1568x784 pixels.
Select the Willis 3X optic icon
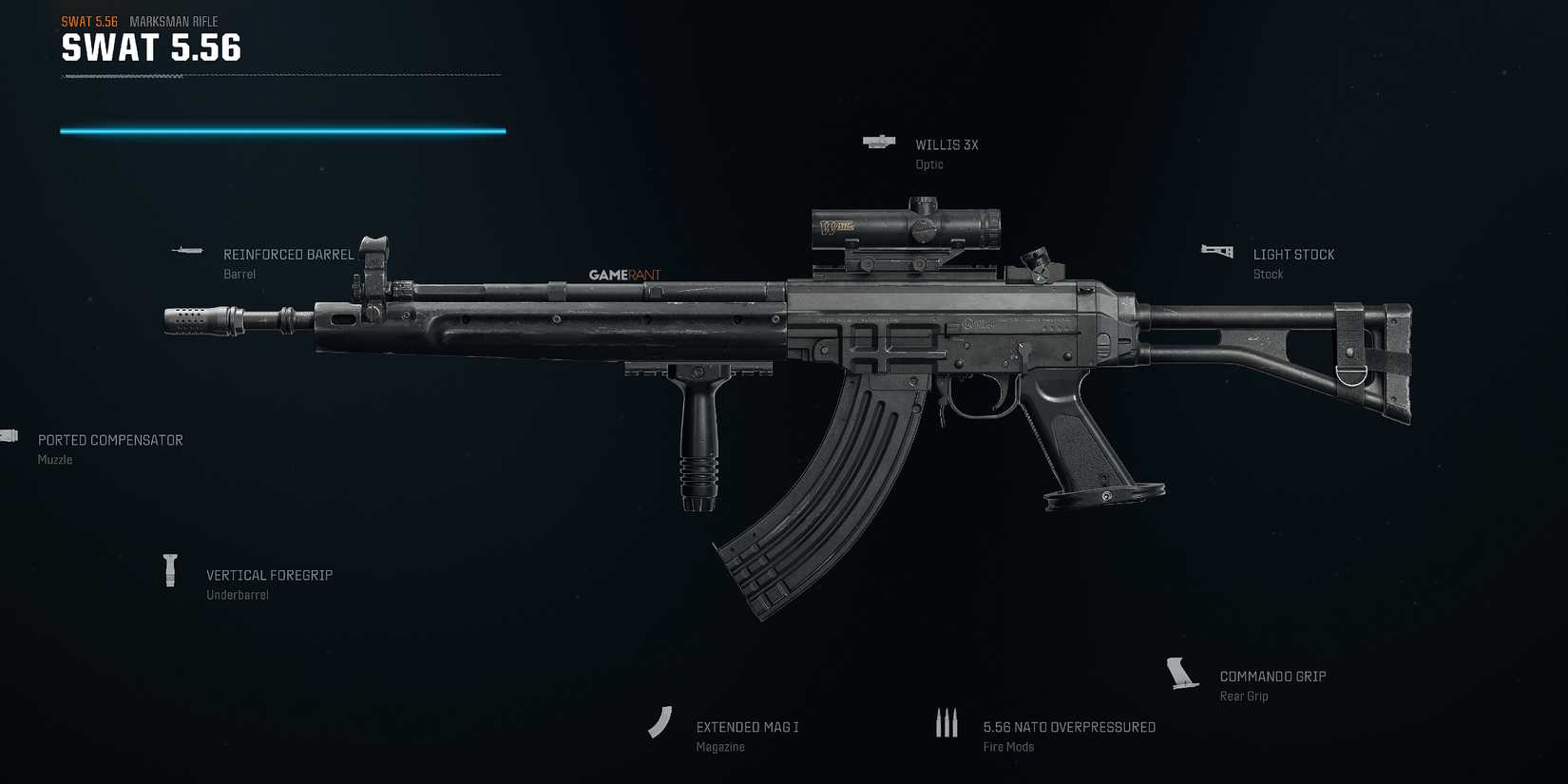(x=877, y=142)
